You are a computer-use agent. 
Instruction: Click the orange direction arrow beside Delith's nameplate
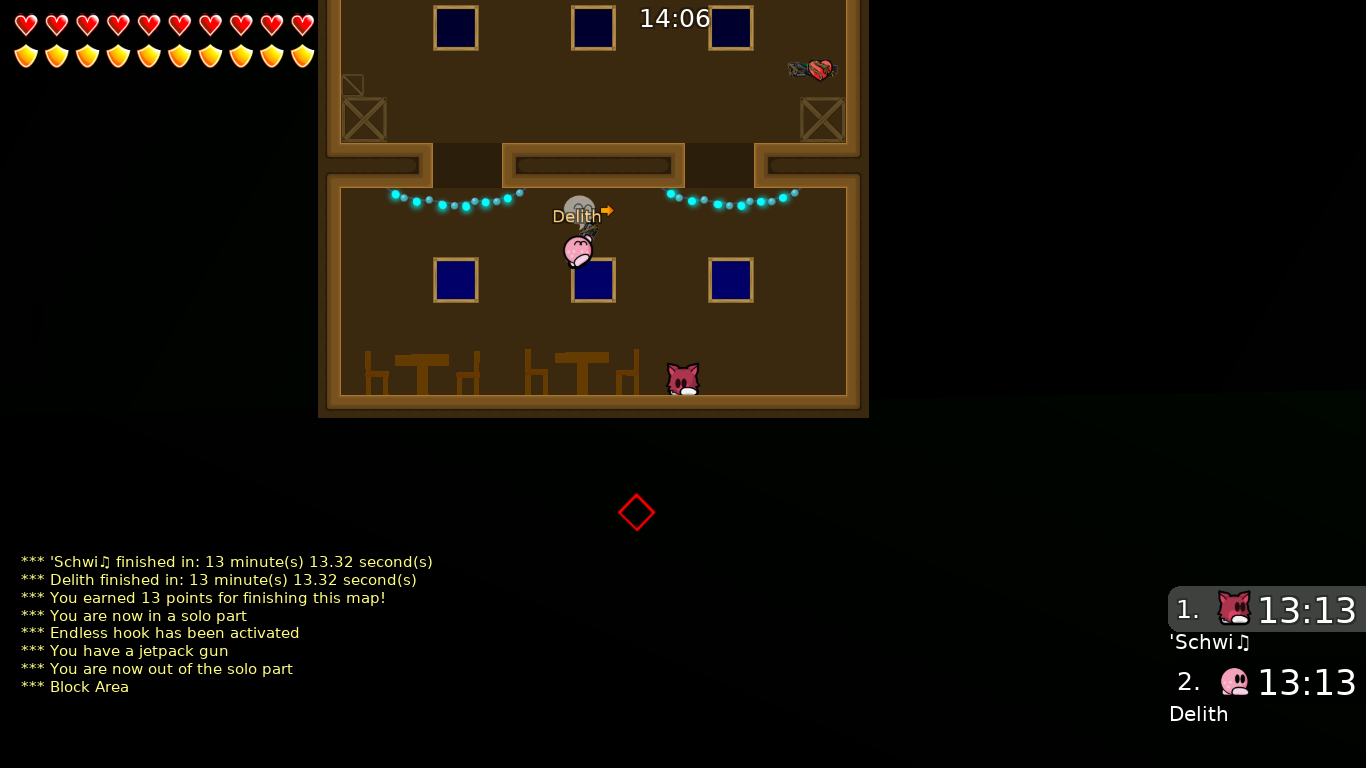point(608,211)
